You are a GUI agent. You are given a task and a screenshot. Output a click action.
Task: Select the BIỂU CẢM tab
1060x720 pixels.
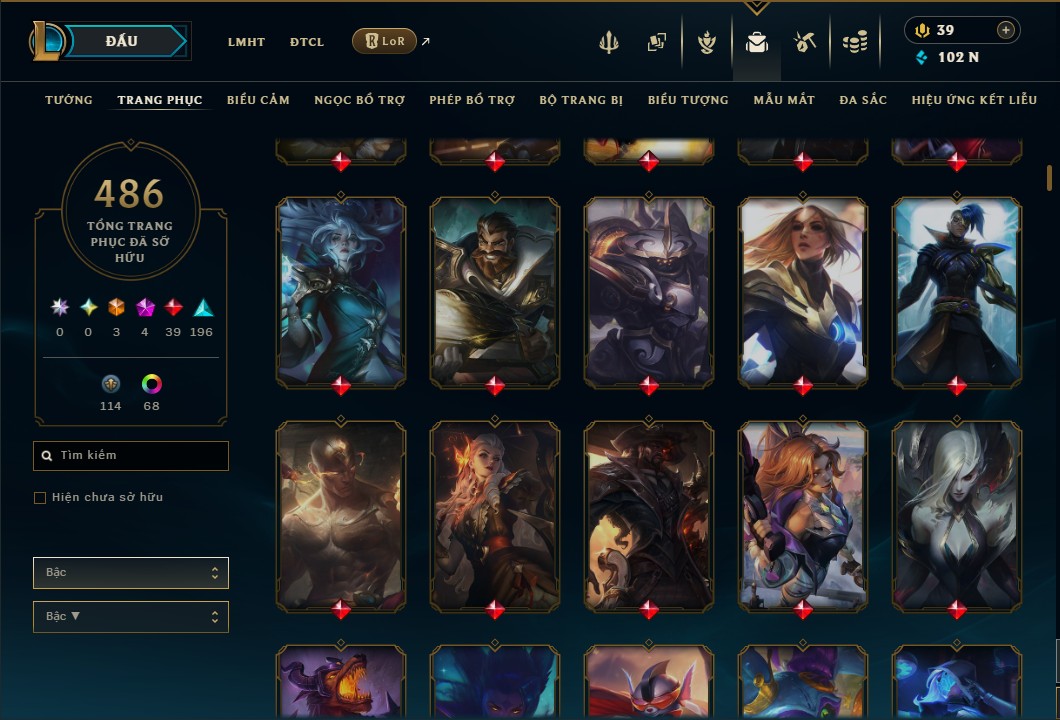pos(258,100)
